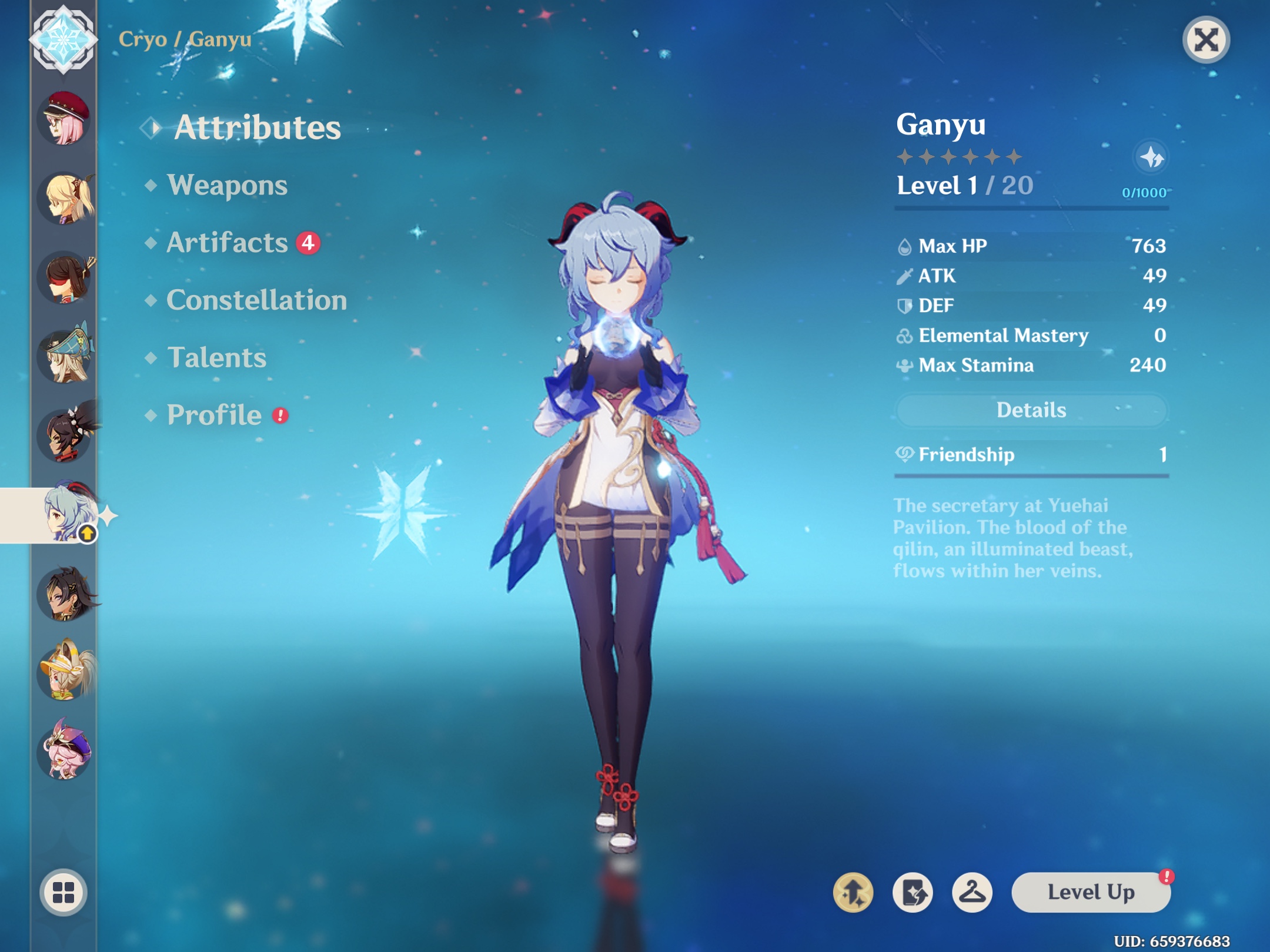Click the Details button
This screenshot has width=1270, height=952.
point(1033,410)
